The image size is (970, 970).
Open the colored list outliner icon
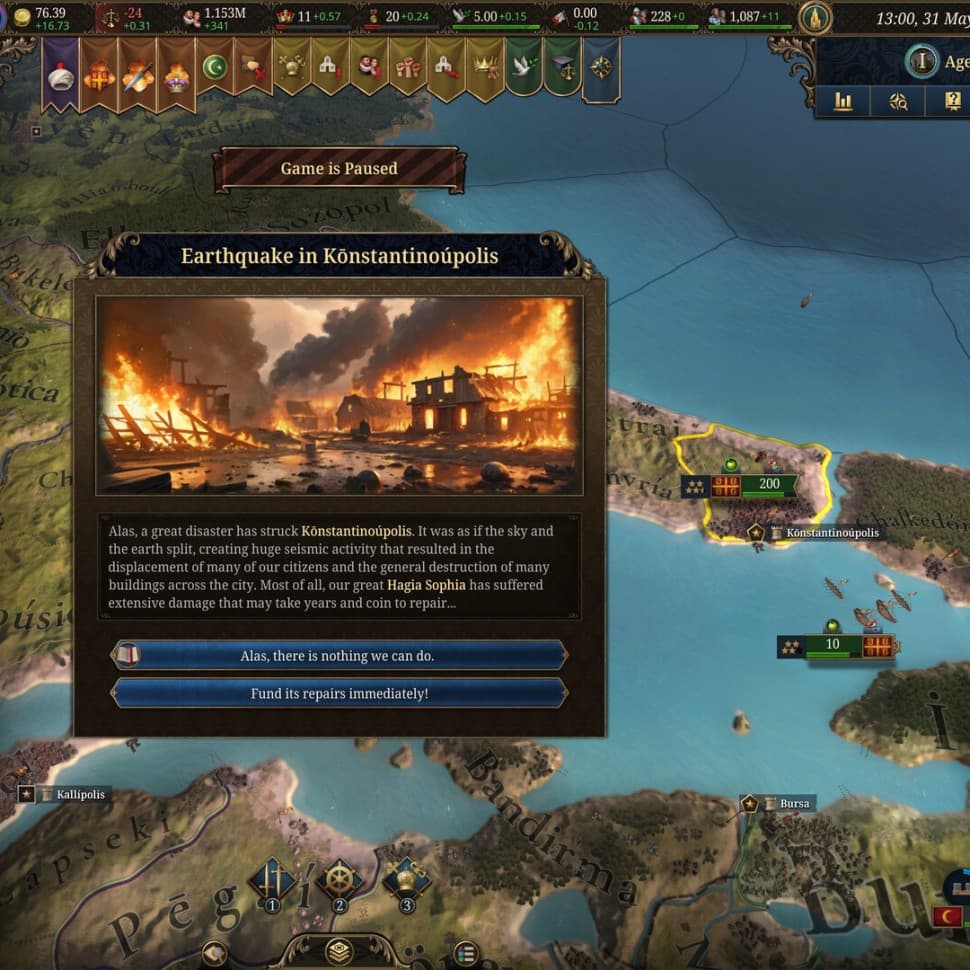465,952
